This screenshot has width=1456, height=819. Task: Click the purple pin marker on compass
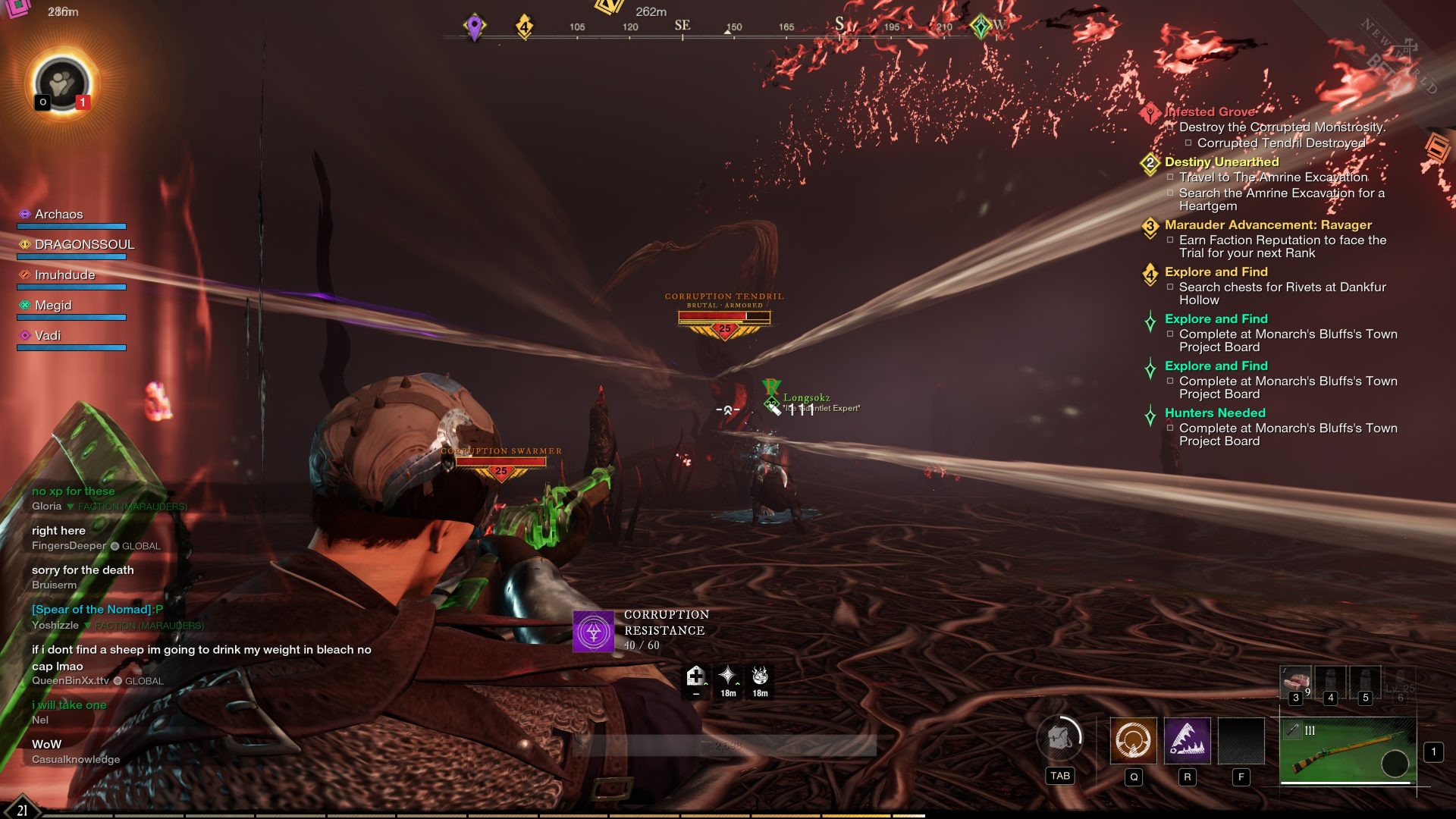[475, 27]
